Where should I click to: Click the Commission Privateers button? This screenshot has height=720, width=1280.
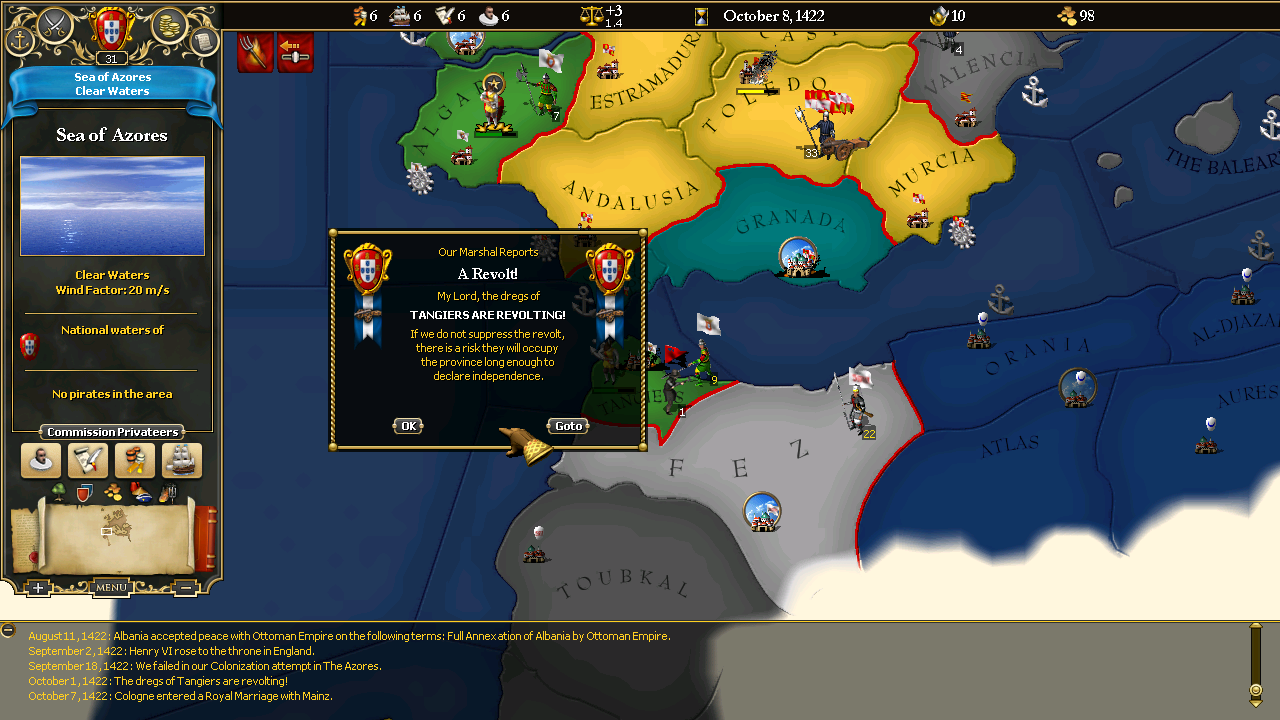[113, 432]
